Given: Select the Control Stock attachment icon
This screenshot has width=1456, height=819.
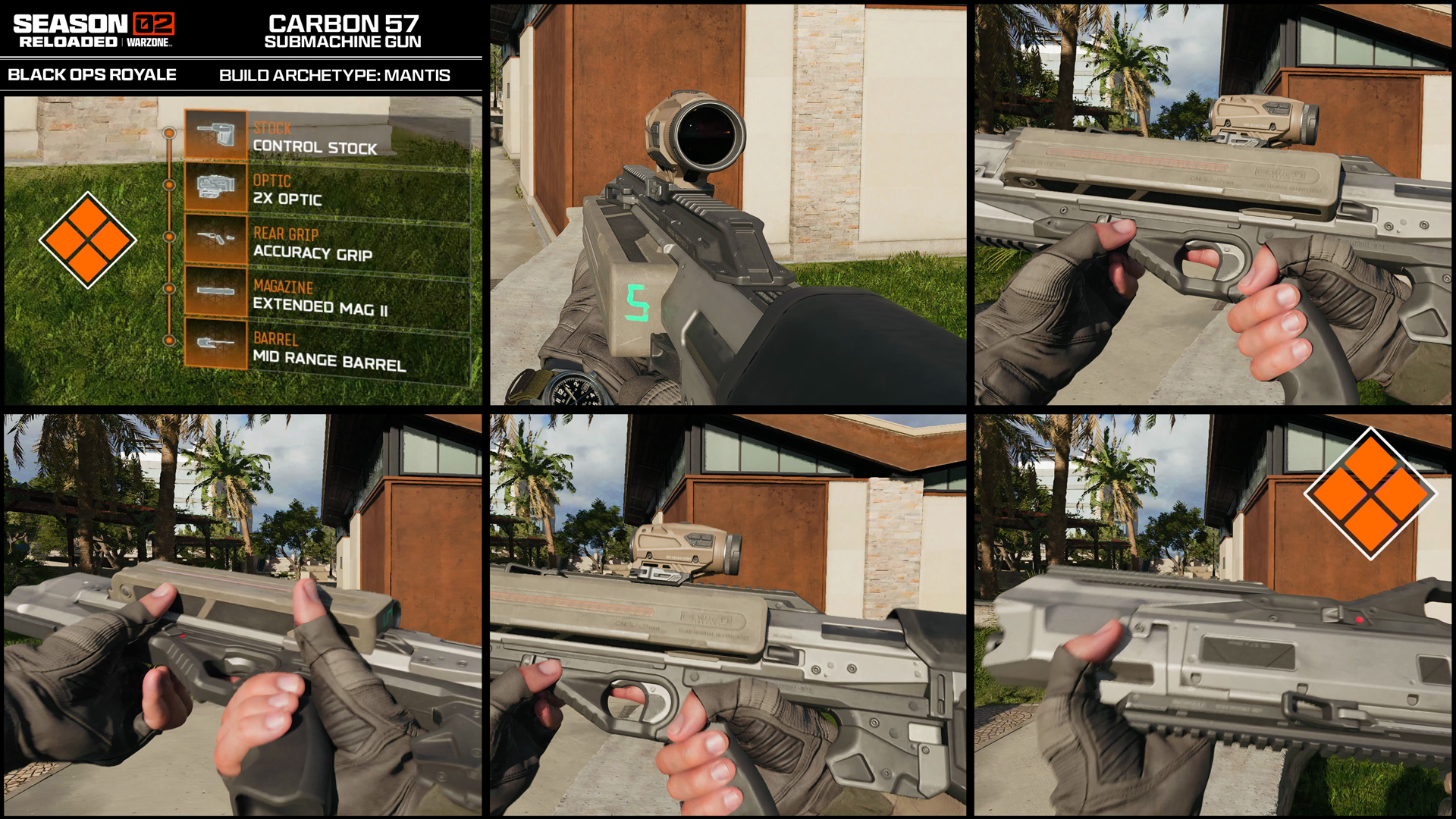Looking at the screenshot, I should pyautogui.click(x=217, y=132).
